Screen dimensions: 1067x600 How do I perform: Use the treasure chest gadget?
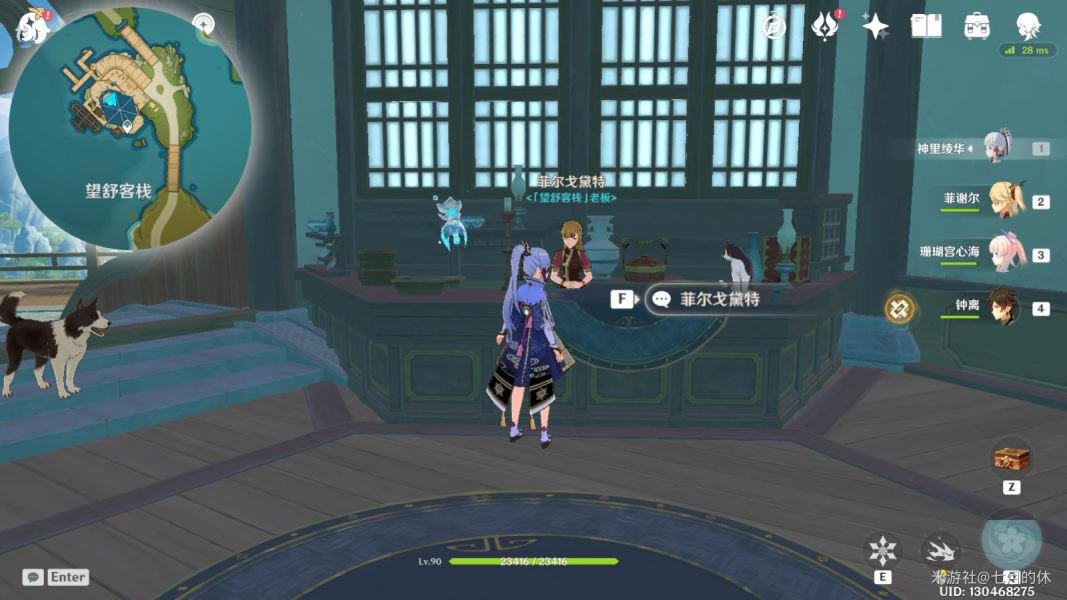pos(1011,459)
